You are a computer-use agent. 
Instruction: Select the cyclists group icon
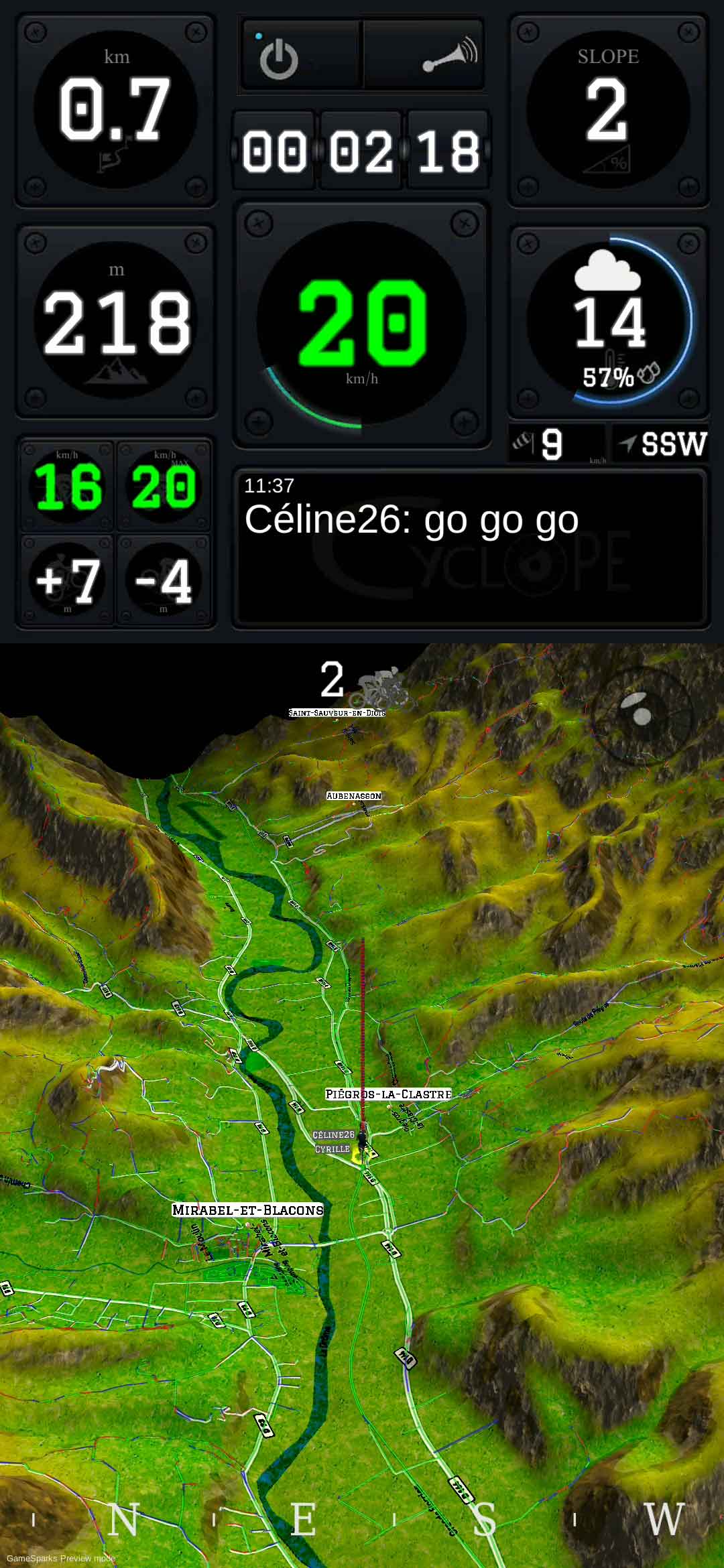(385, 688)
